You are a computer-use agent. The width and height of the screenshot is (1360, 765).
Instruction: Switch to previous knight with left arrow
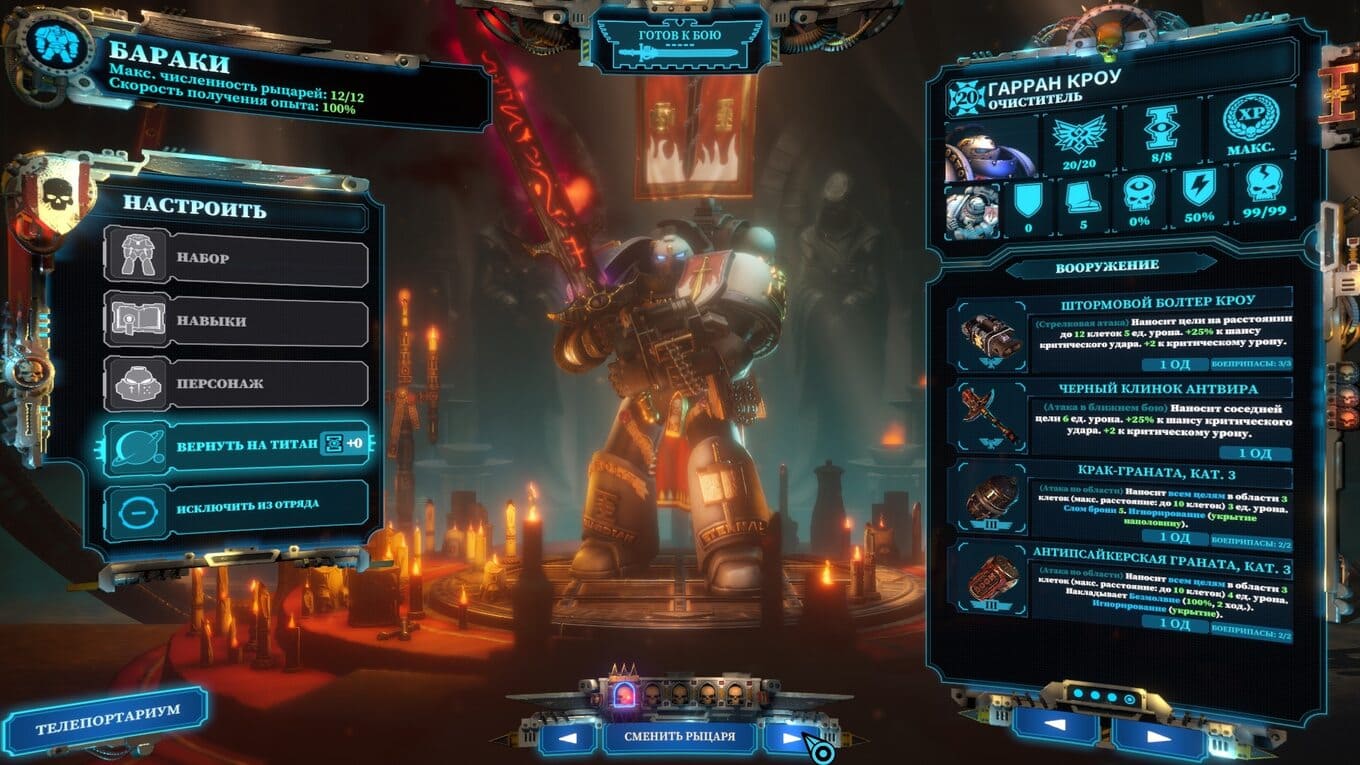tap(567, 739)
